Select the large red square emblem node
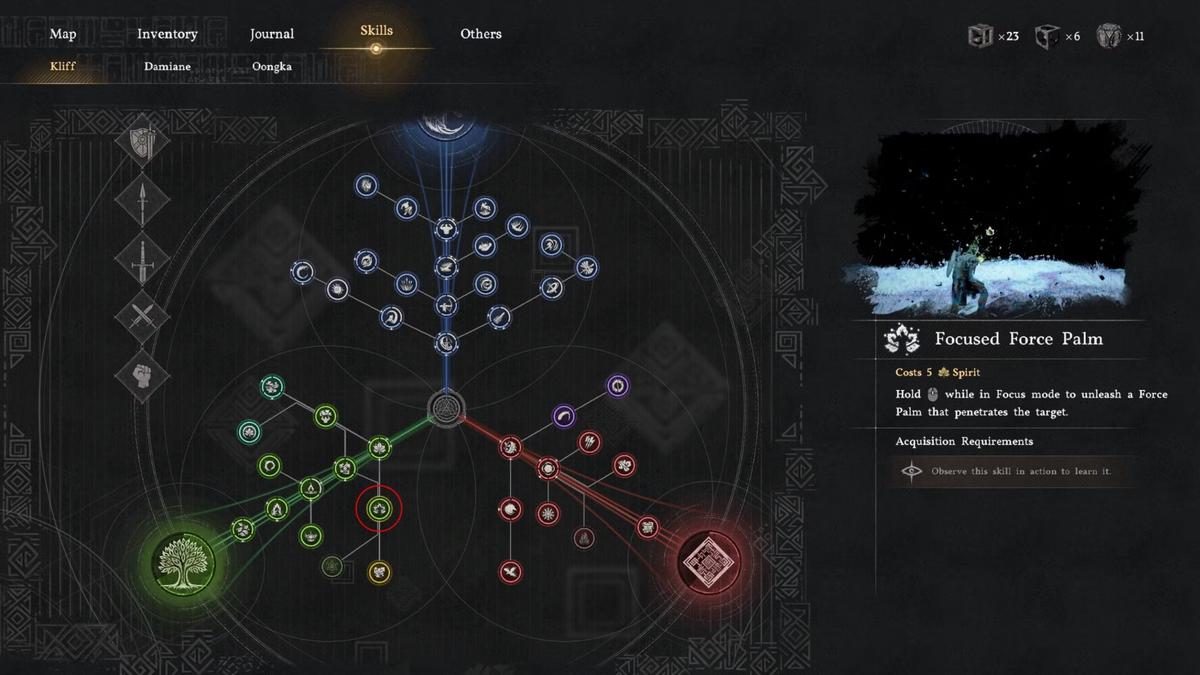Image resolution: width=1200 pixels, height=675 pixels. (x=709, y=560)
